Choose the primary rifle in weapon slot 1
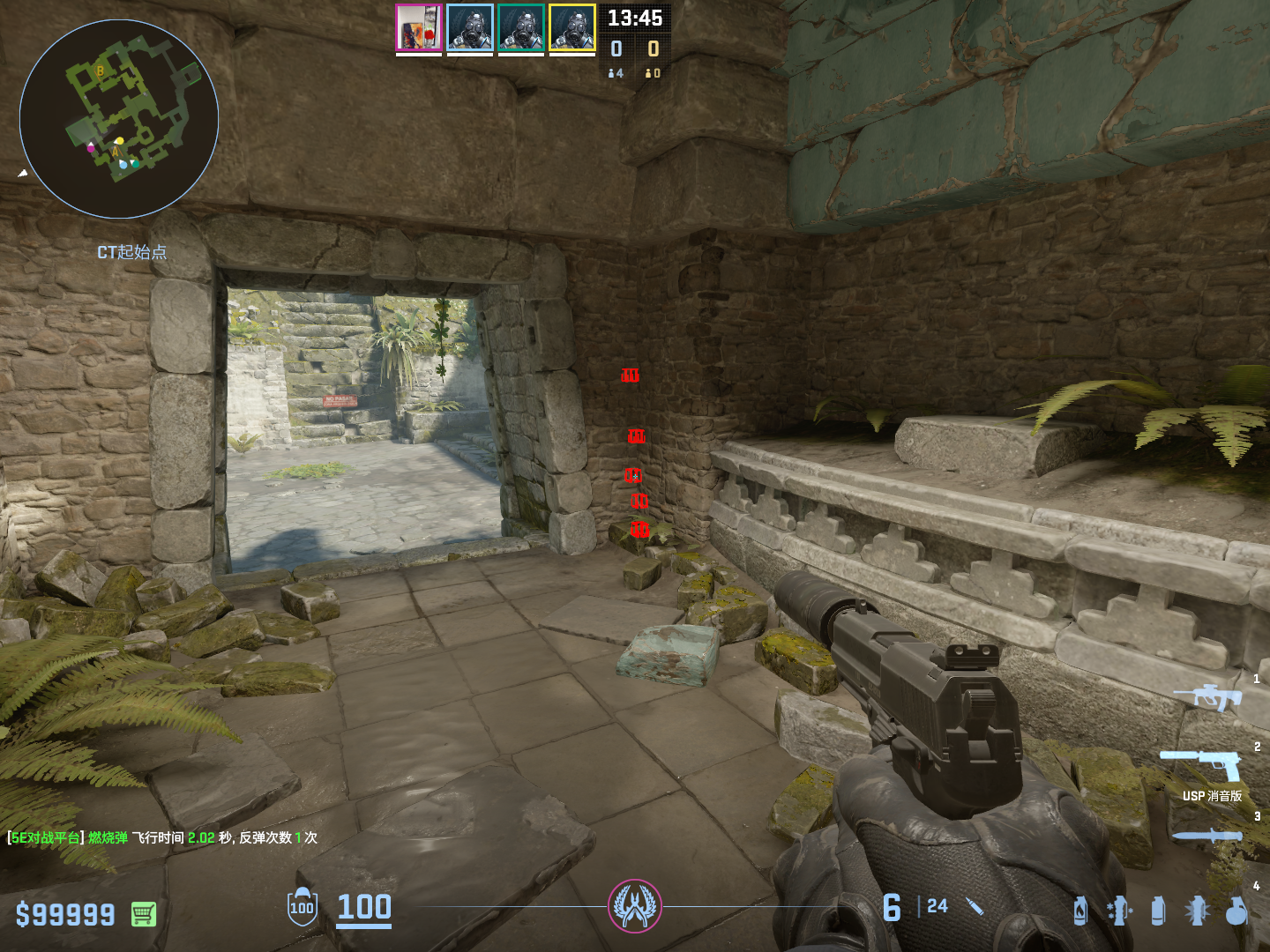1270x952 pixels. pos(1210,697)
